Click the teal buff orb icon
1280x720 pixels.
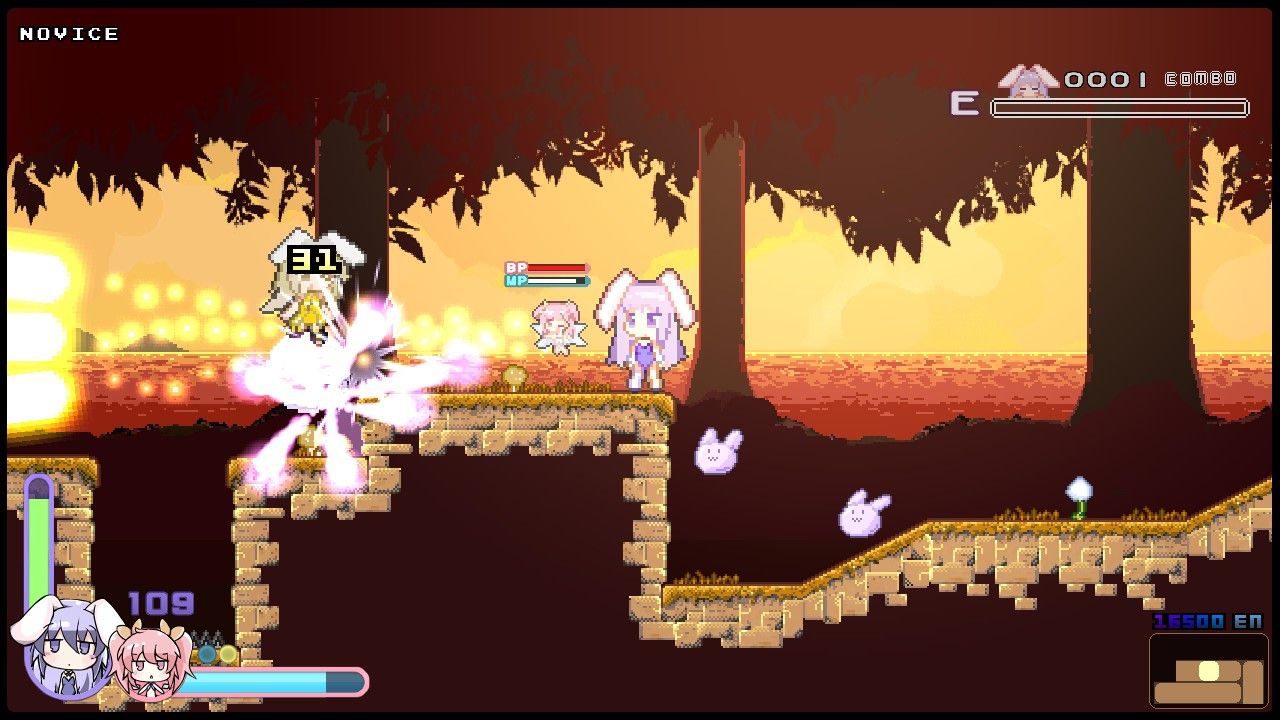coord(204,652)
